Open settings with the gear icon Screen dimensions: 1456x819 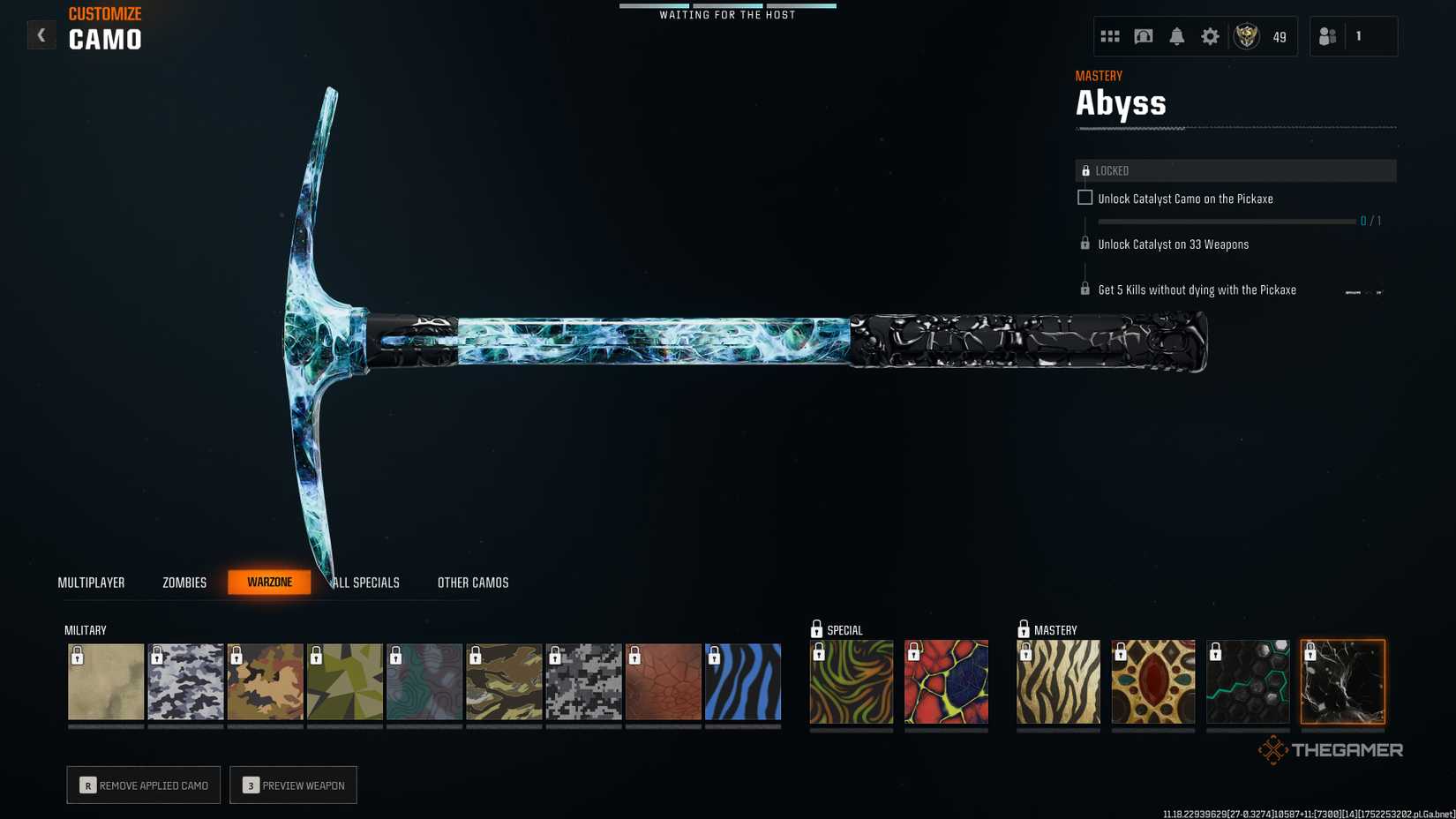point(1210,36)
